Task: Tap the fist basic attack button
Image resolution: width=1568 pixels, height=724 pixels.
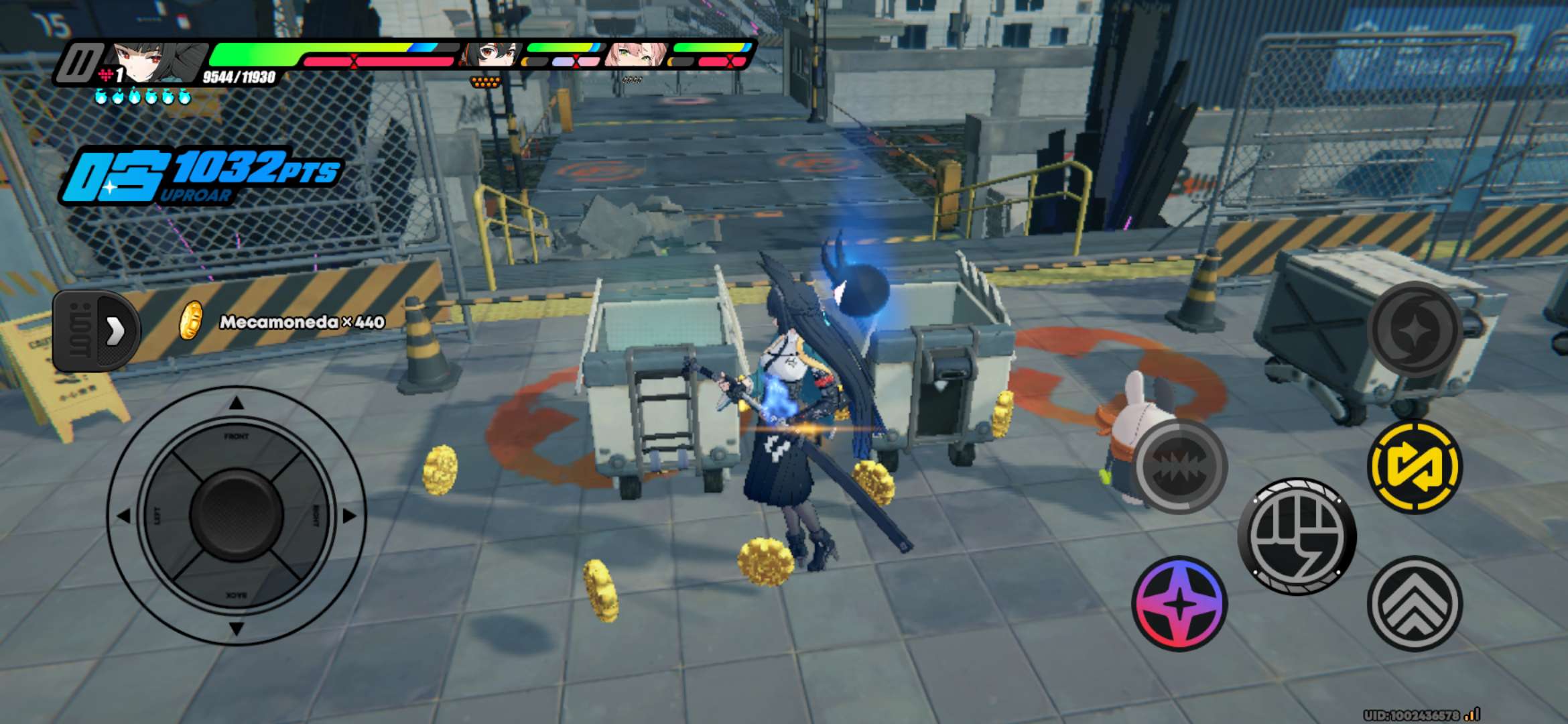Action: coord(1297,536)
